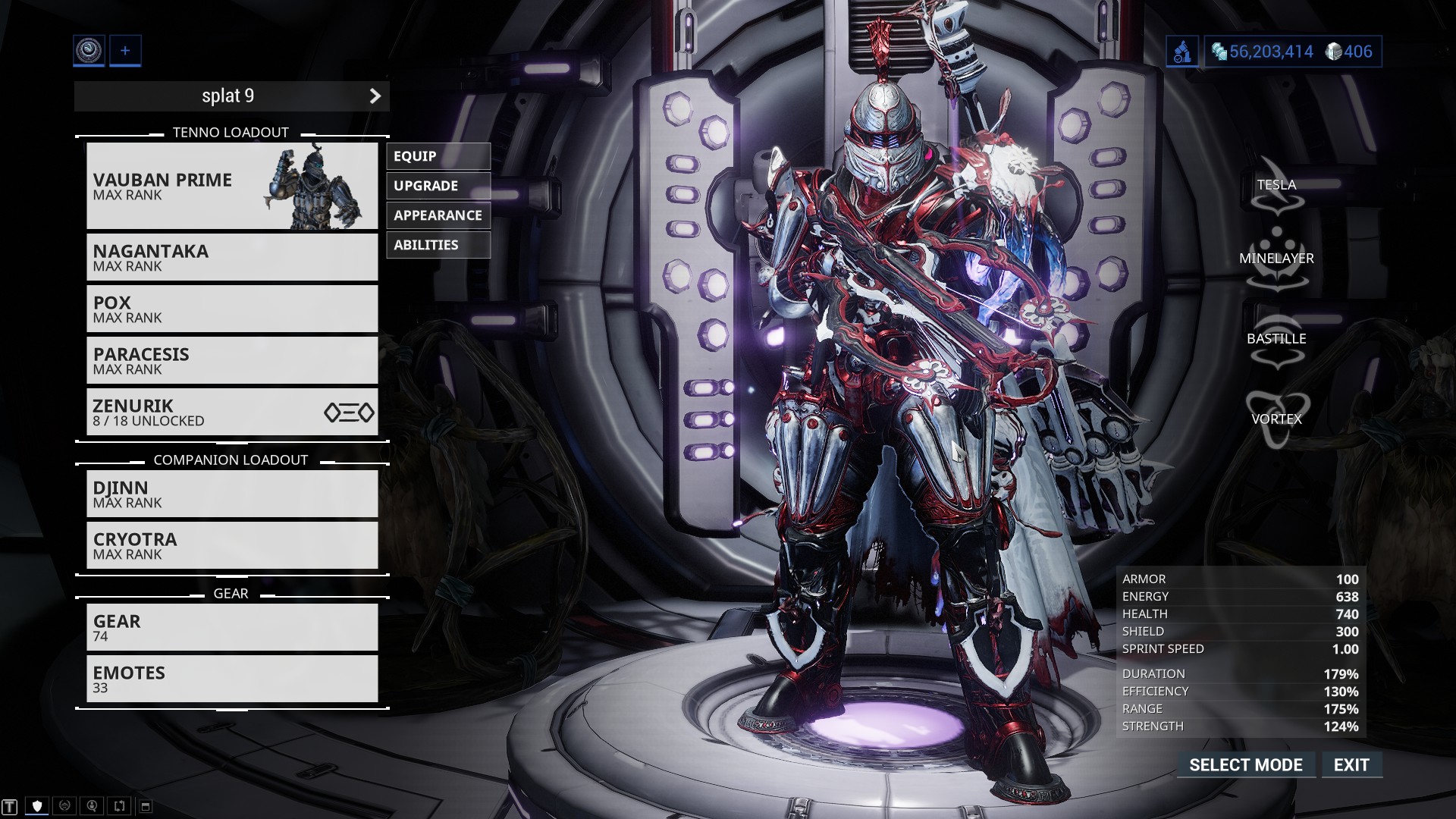Select the Djinn companion slot
Image resolution: width=1456 pixels, height=819 pixels.
click(x=231, y=494)
